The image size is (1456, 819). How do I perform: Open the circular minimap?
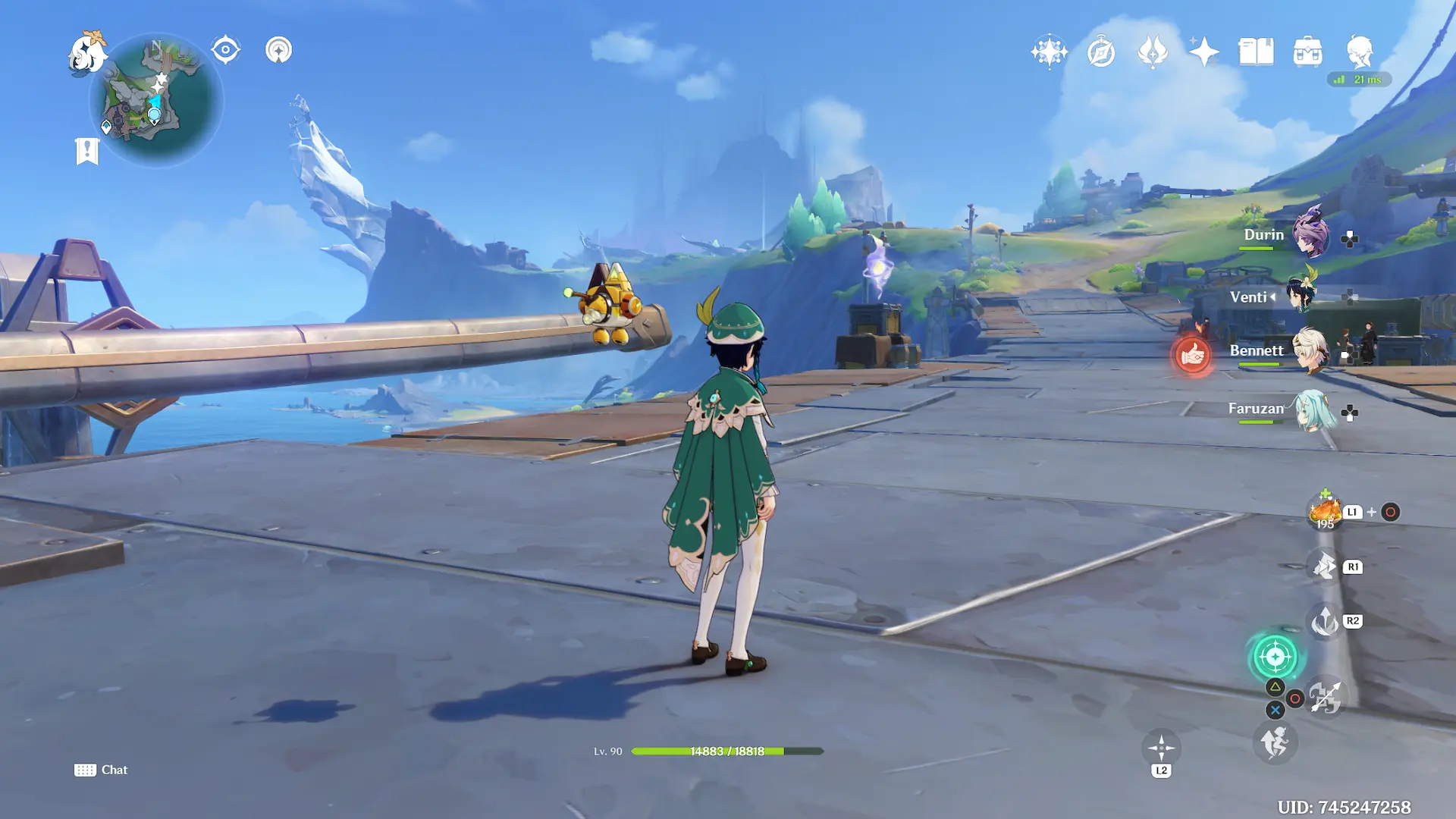pos(156,100)
